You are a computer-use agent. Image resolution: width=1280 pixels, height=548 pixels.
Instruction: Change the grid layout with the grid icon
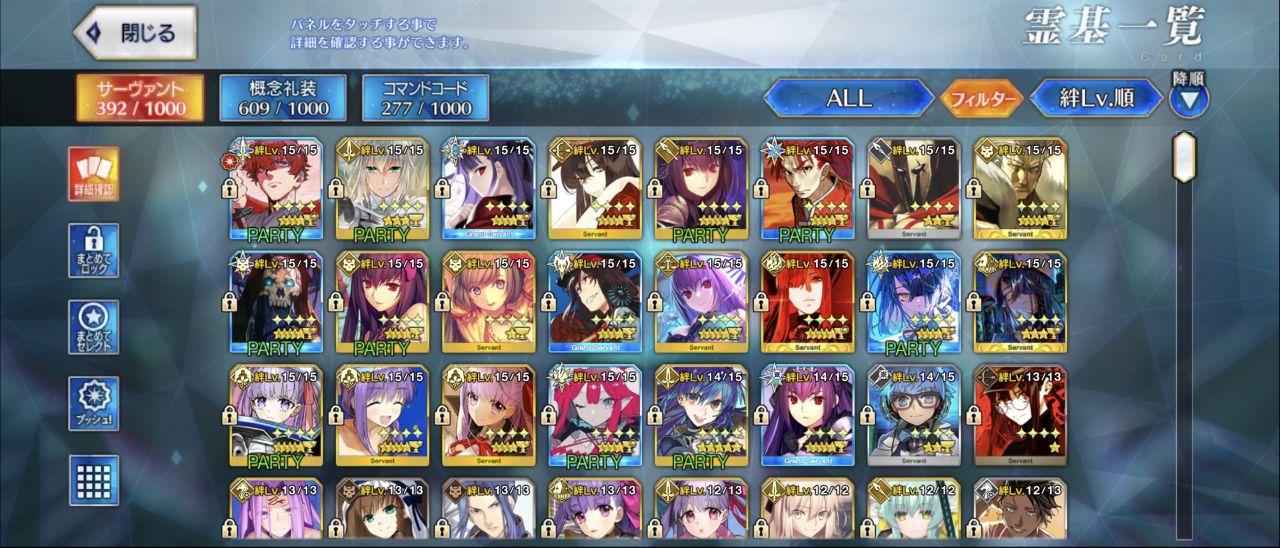pyautogui.click(x=93, y=480)
